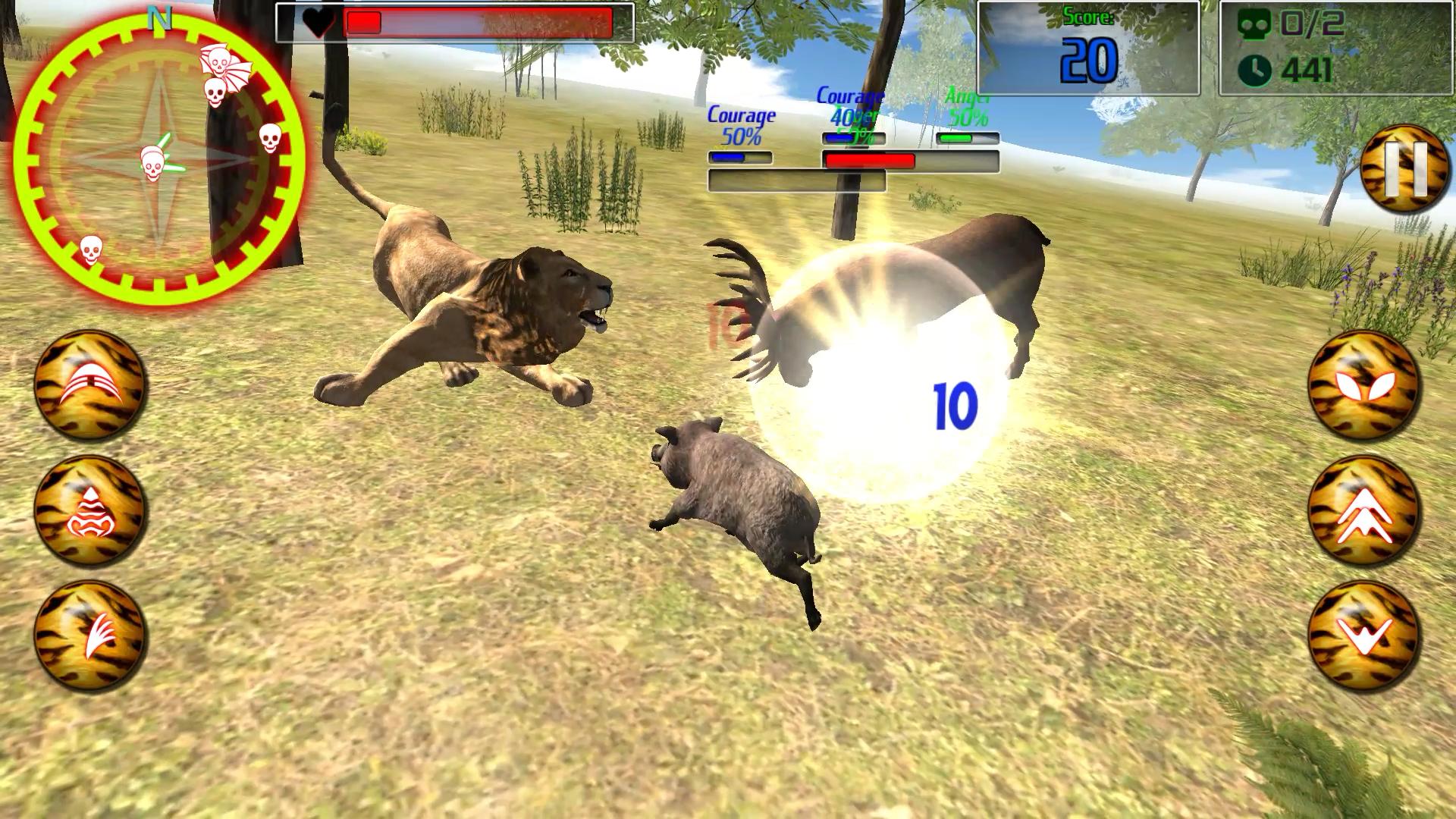Tap the lower skull marker on the compass
Image resolution: width=1456 pixels, height=819 pixels.
[91, 250]
